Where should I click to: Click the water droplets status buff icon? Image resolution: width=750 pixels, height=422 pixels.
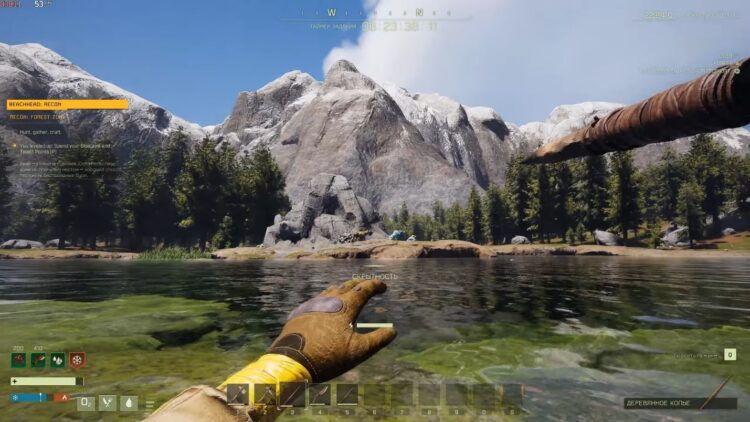[x=57, y=360]
